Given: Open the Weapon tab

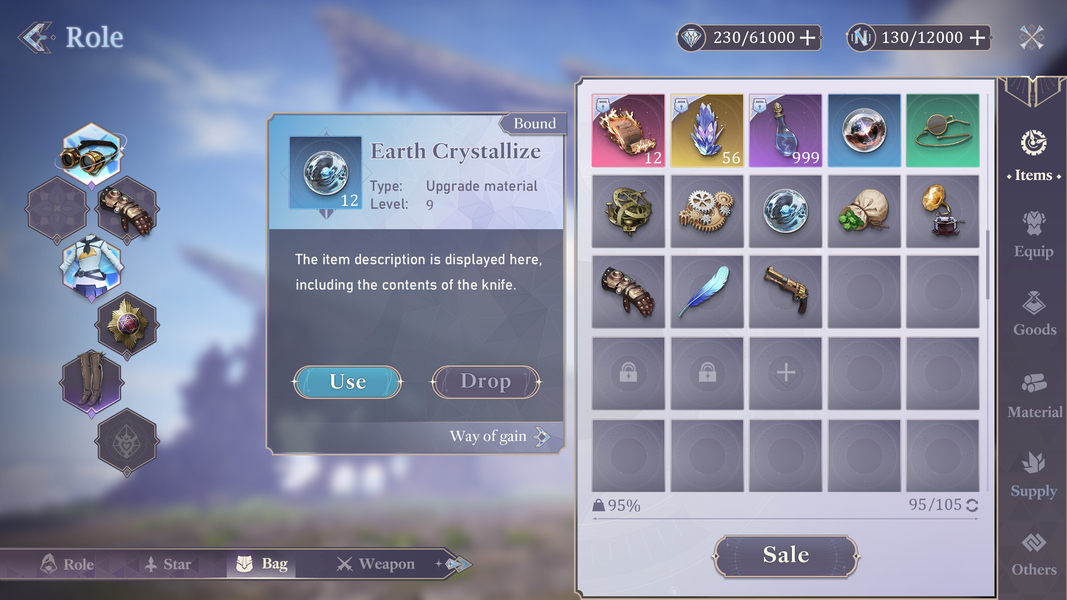Looking at the screenshot, I should [375, 564].
